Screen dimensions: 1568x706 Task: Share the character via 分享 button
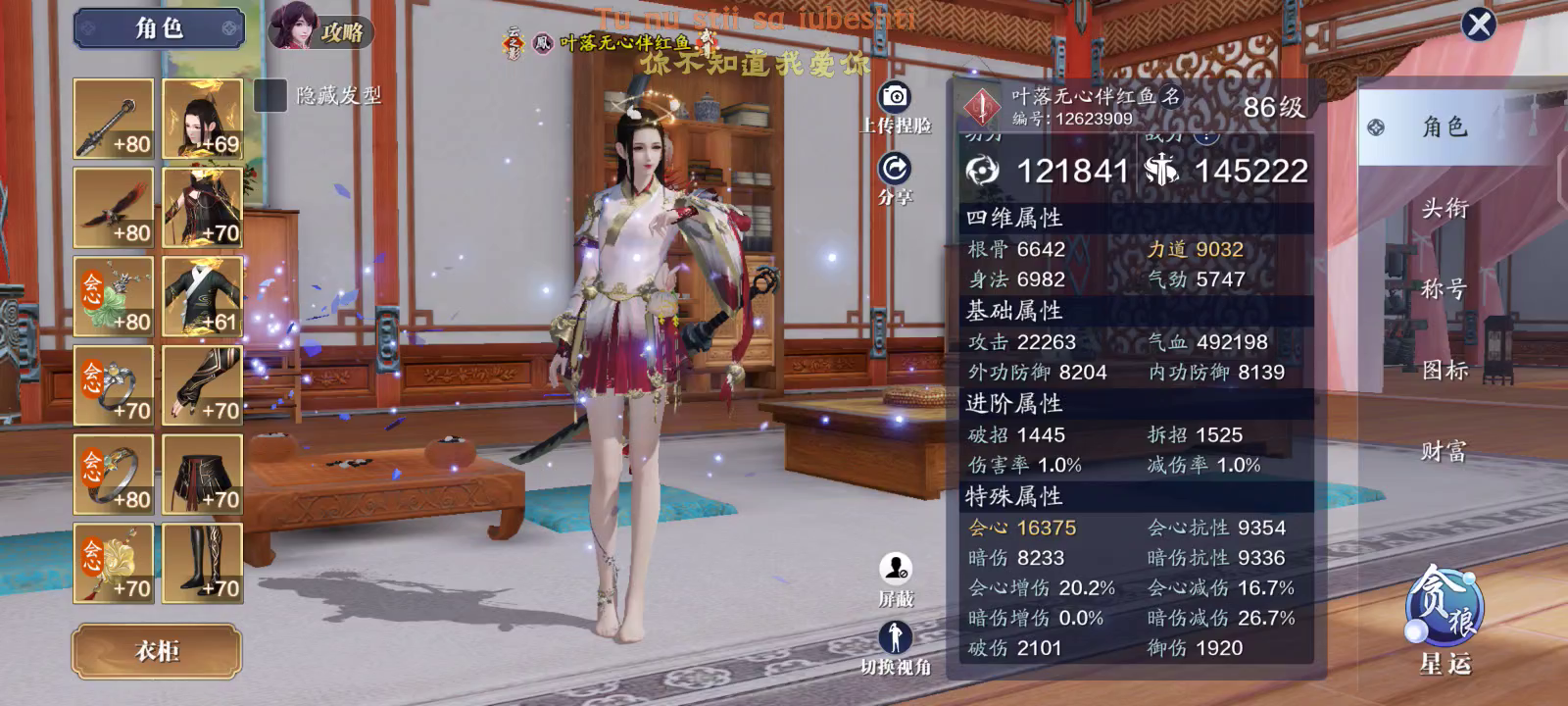(895, 169)
